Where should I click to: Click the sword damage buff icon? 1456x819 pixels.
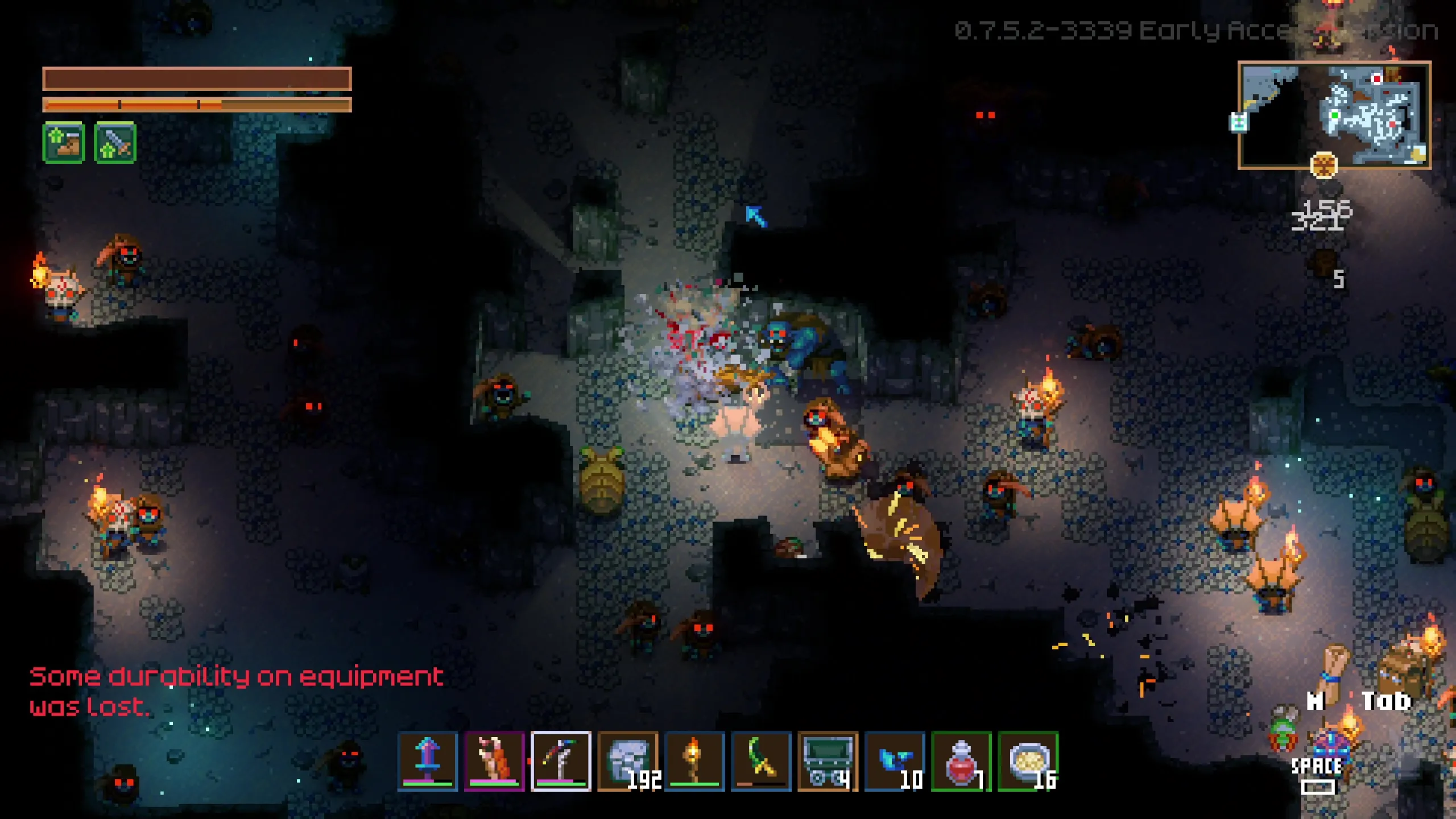[x=115, y=142]
